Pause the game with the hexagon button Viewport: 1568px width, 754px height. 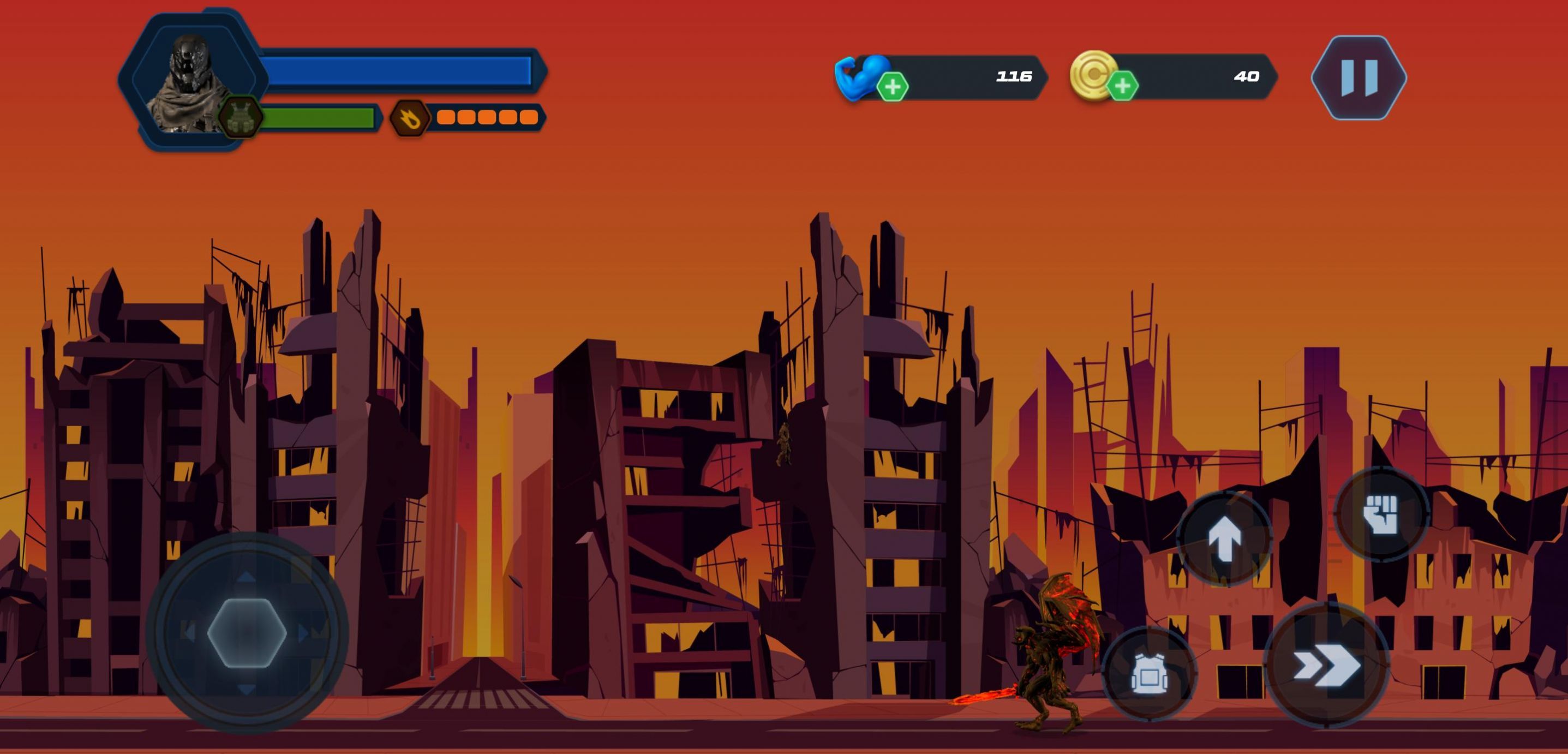[1358, 77]
